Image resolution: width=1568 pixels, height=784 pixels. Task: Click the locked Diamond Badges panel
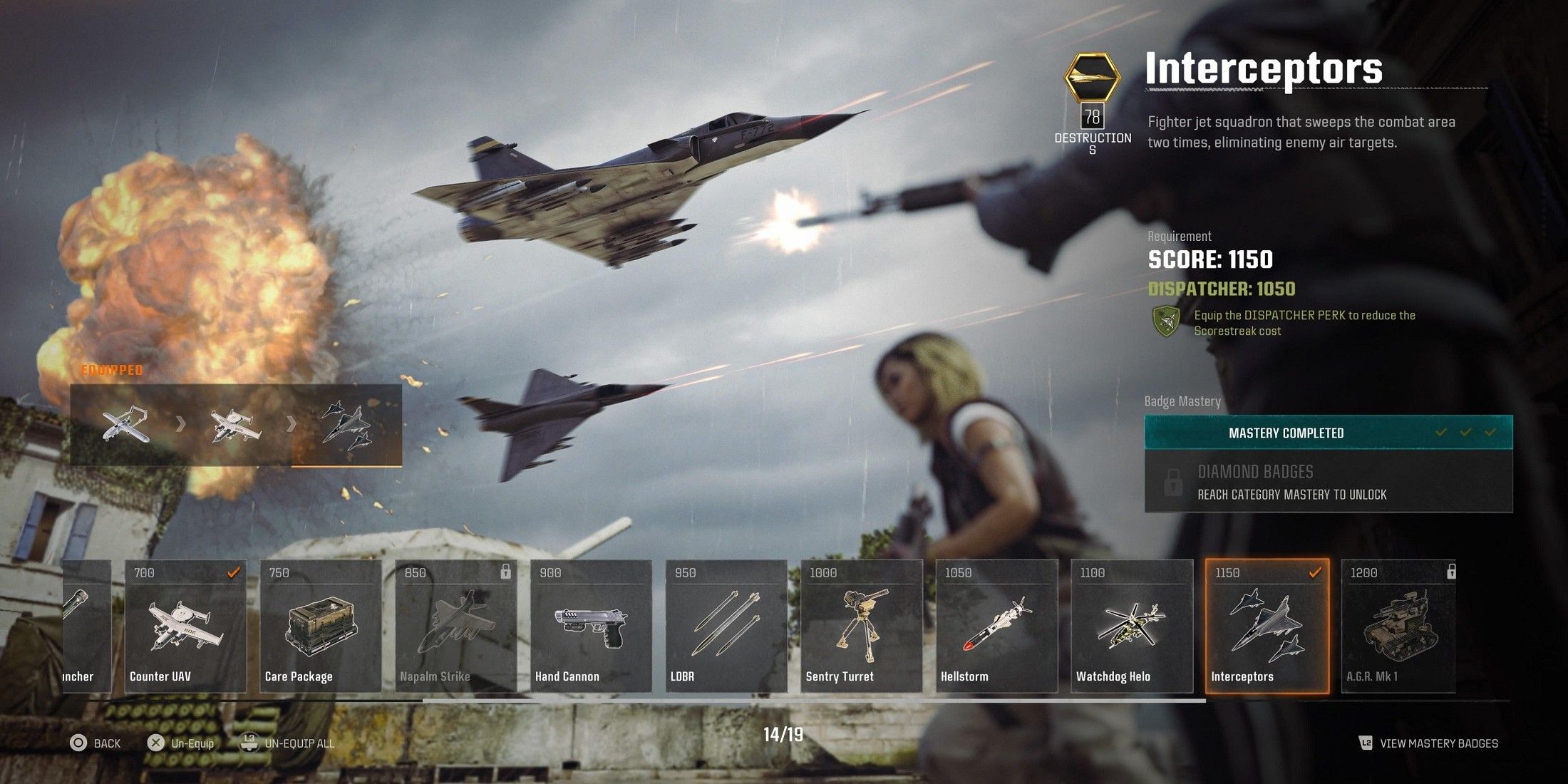click(1329, 483)
